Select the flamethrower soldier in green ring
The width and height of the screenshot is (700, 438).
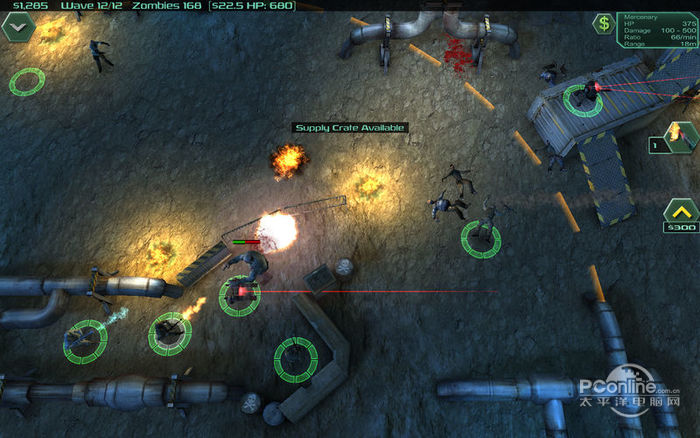click(169, 333)
